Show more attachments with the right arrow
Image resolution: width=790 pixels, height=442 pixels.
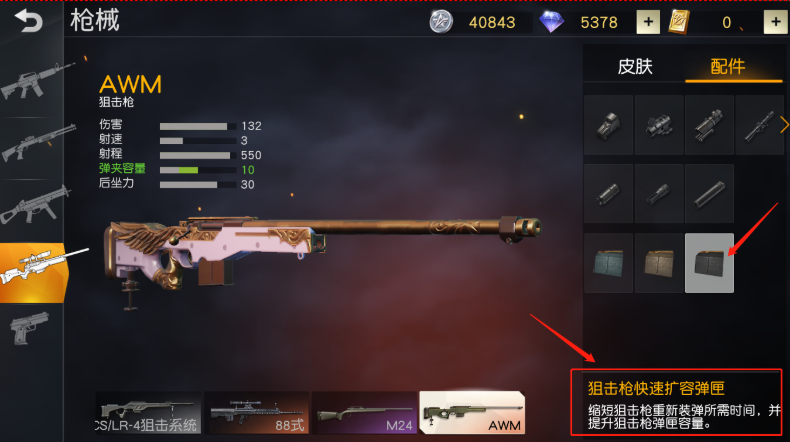pos(784,125)
